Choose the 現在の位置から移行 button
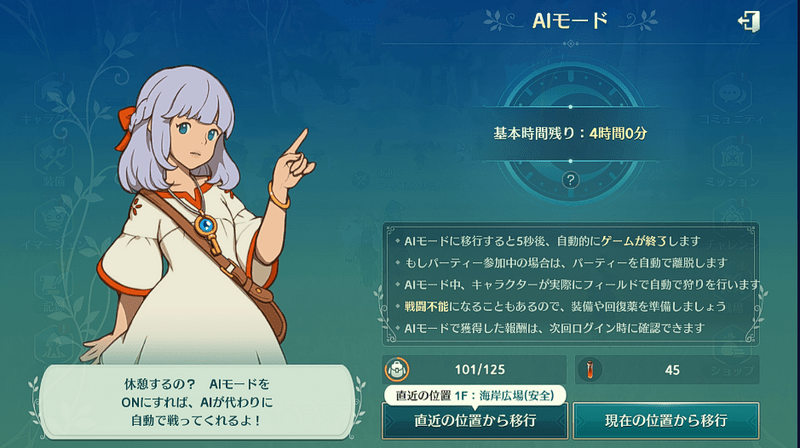The image size is (800, 448). (665, 420)
